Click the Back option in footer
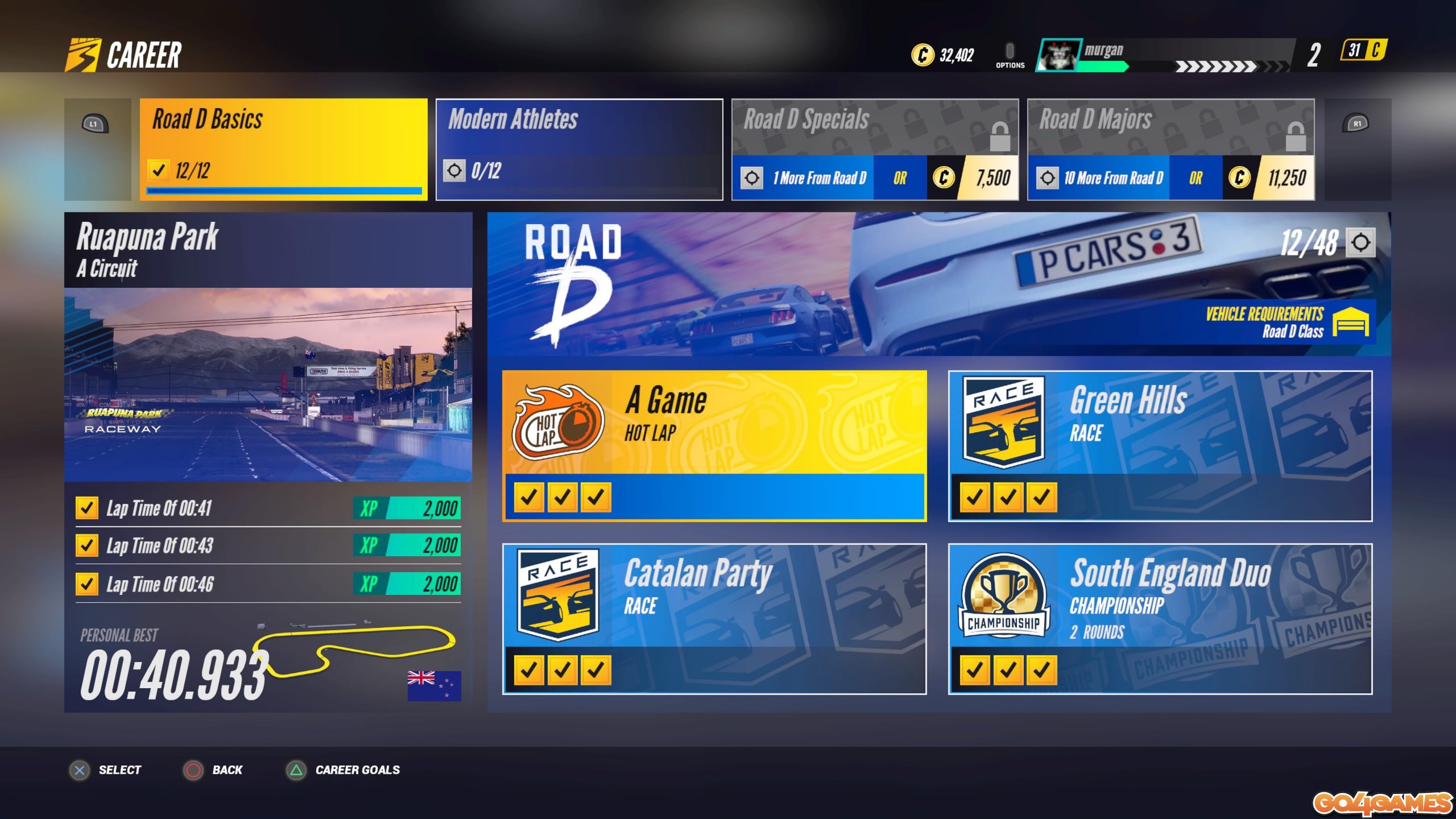Image resolution: width=1456 pixels, height=819 pixels. 213,770
